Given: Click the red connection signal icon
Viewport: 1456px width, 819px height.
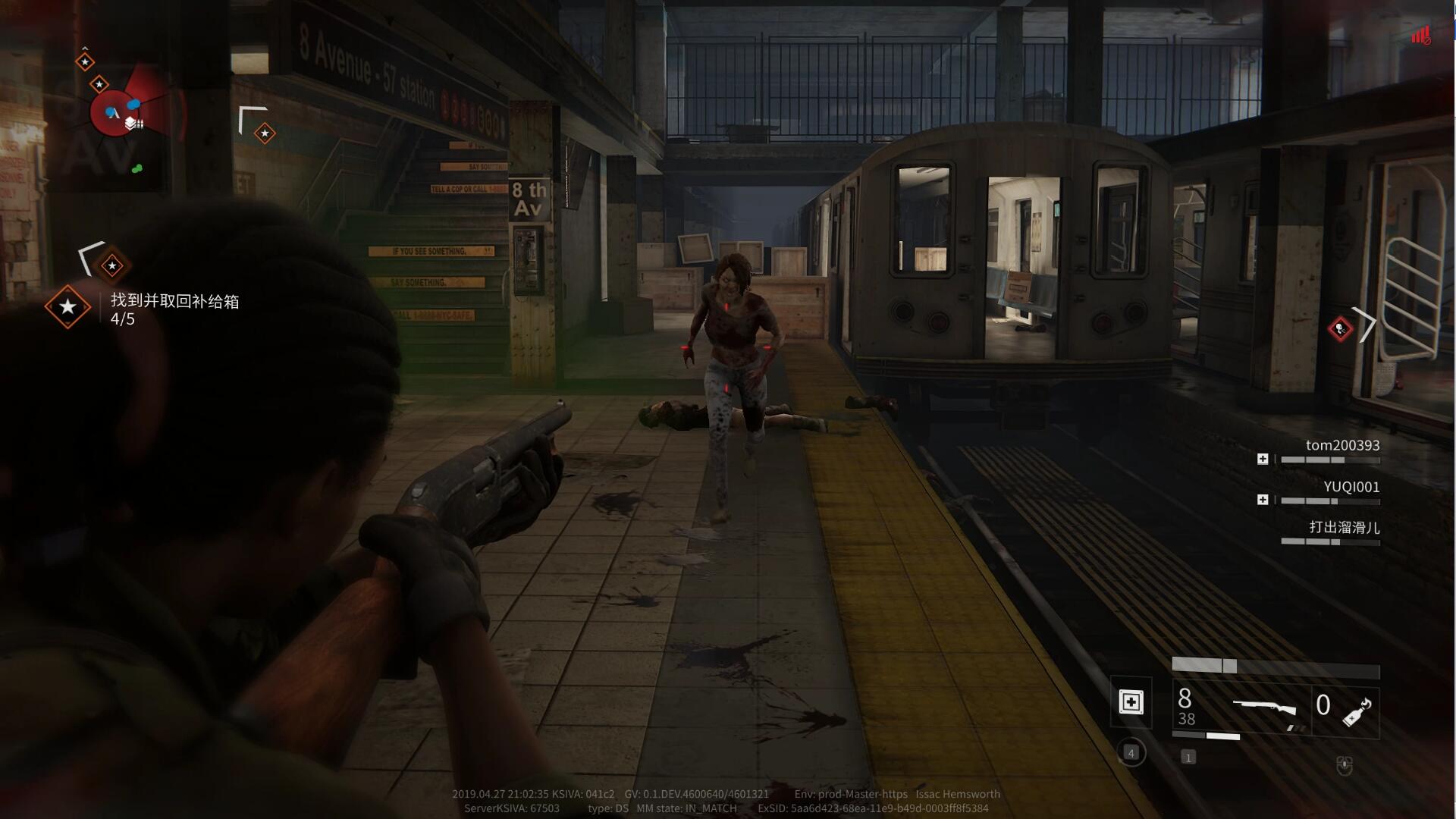Looking at the screenshot, I should click(x=1420, y=35).
